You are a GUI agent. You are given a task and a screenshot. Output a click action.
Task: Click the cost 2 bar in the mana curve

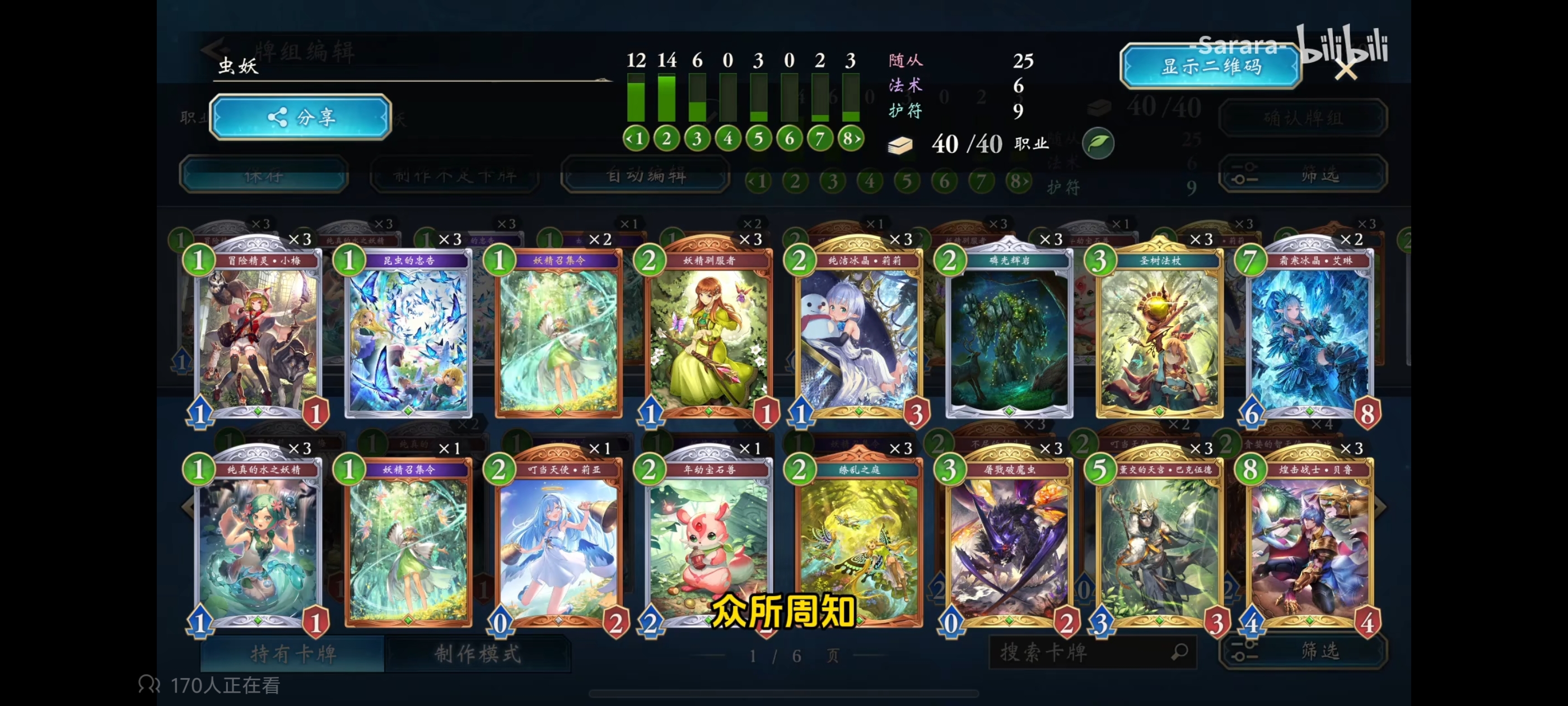(667, 97)
